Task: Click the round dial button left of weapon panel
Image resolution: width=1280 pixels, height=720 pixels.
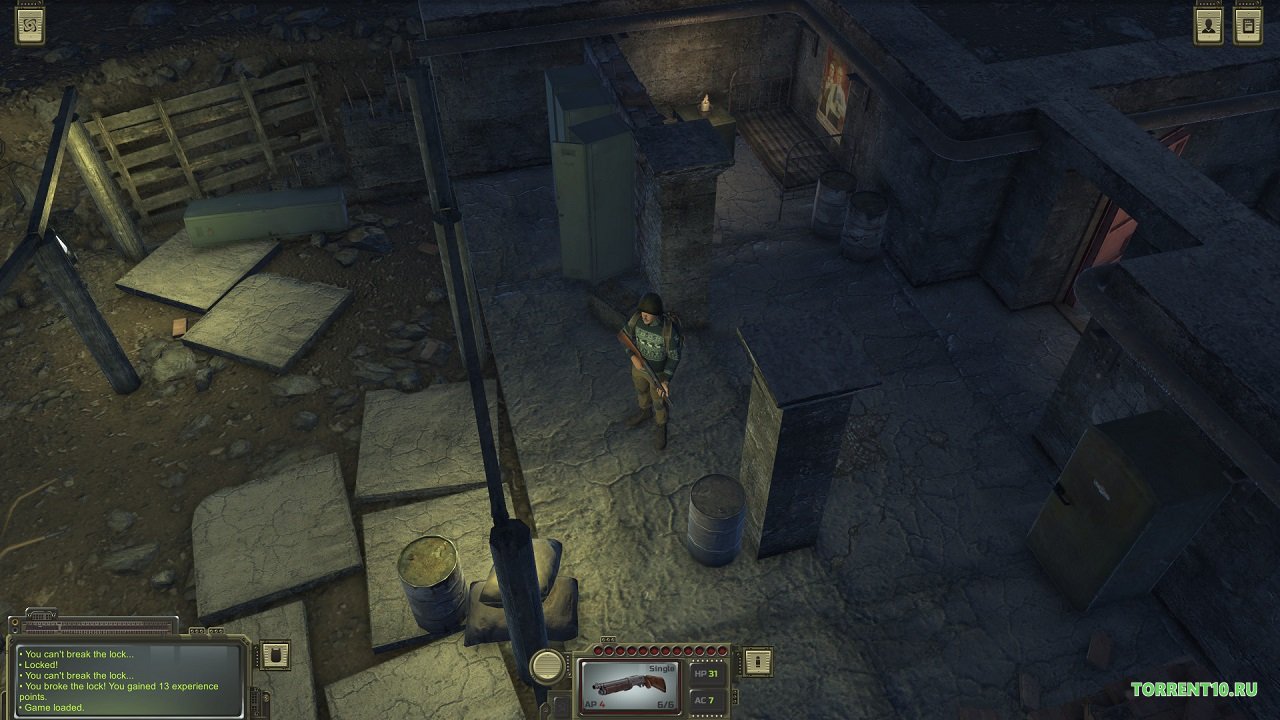Action: [547, 665]
